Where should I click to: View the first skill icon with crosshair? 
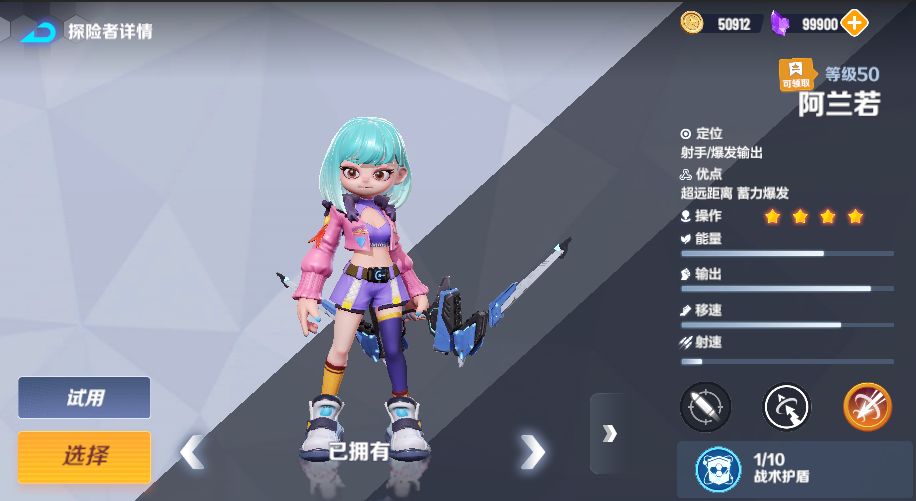pos(706,406)
